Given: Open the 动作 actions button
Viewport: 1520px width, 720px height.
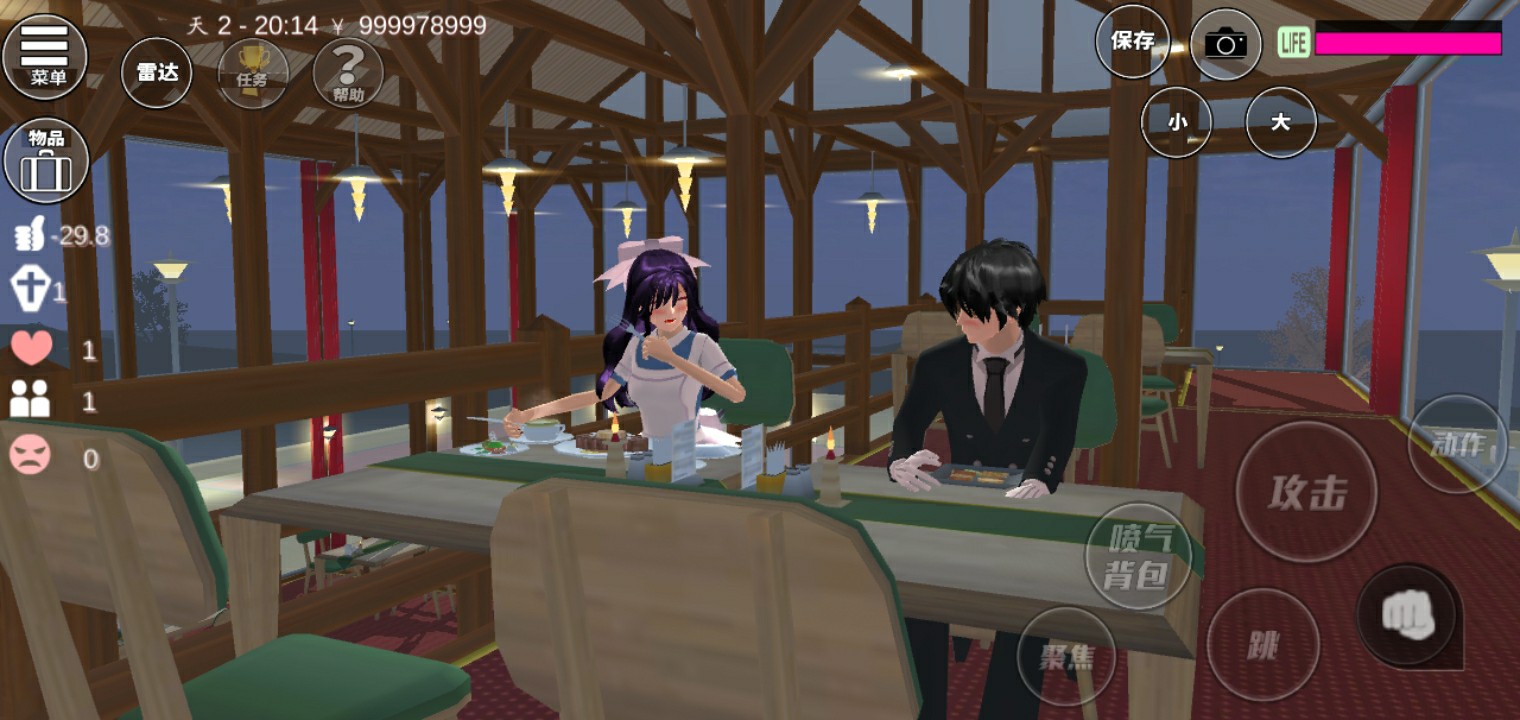Looking at the screenshot, I should tap(1457, 444).
